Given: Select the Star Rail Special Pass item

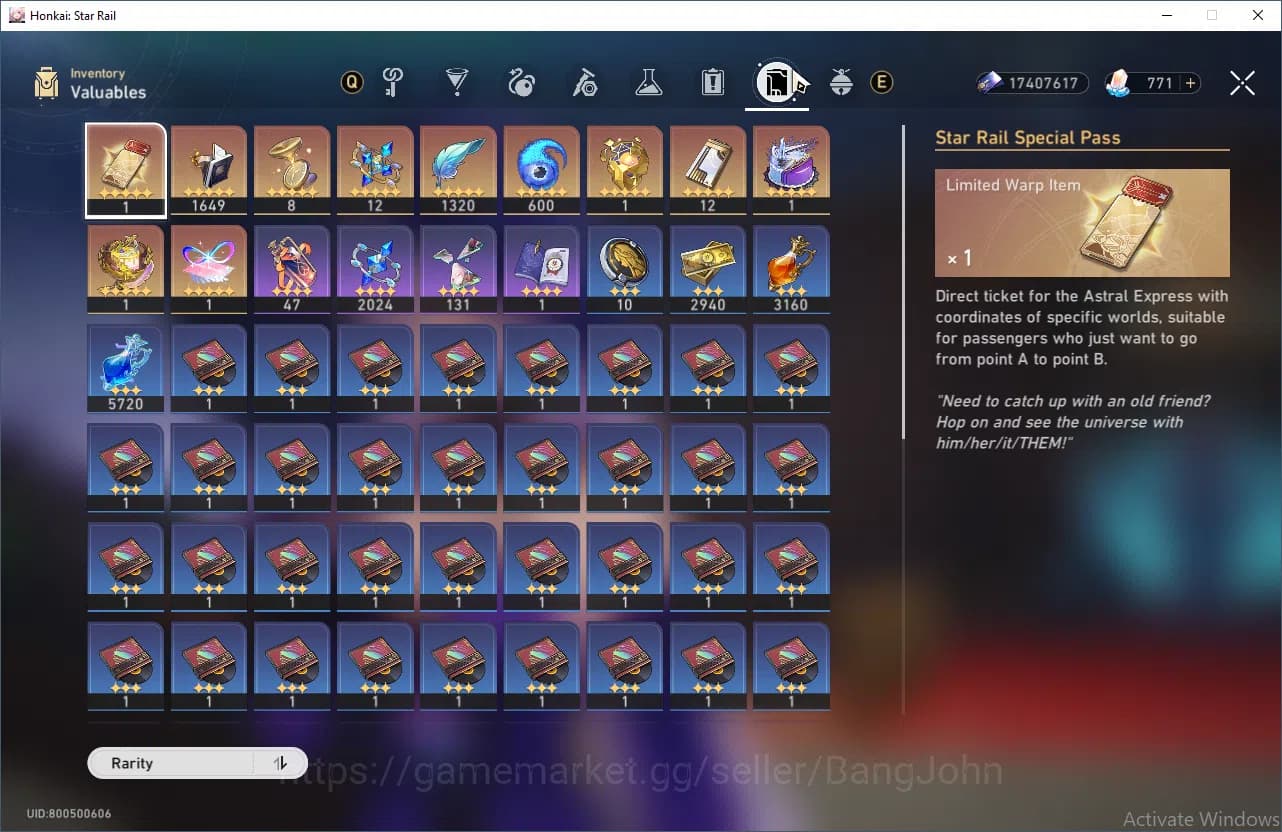Looking at the screenshot, I should pos(125,168).
